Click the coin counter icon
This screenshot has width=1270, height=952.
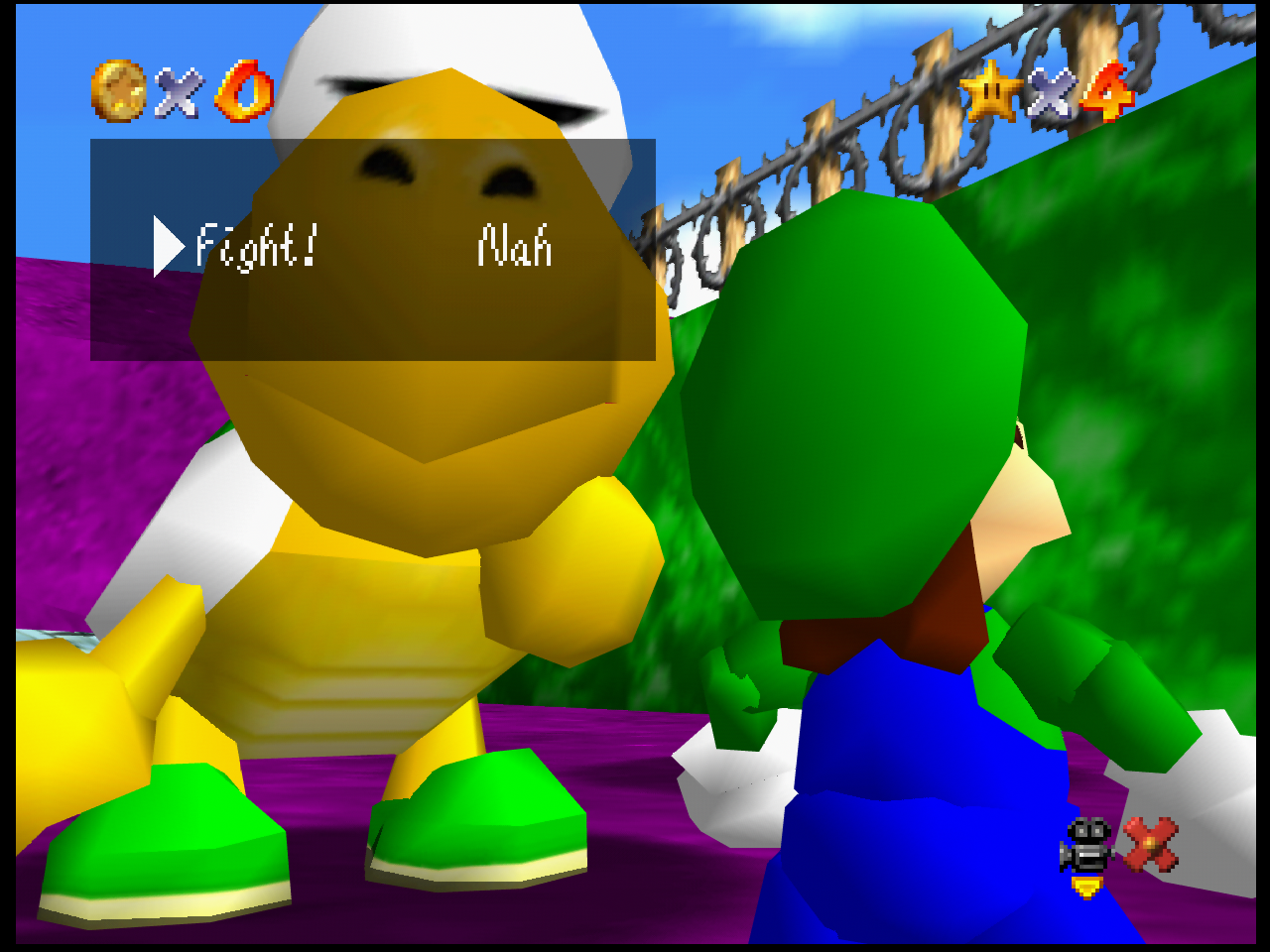[x=116, y=92]
